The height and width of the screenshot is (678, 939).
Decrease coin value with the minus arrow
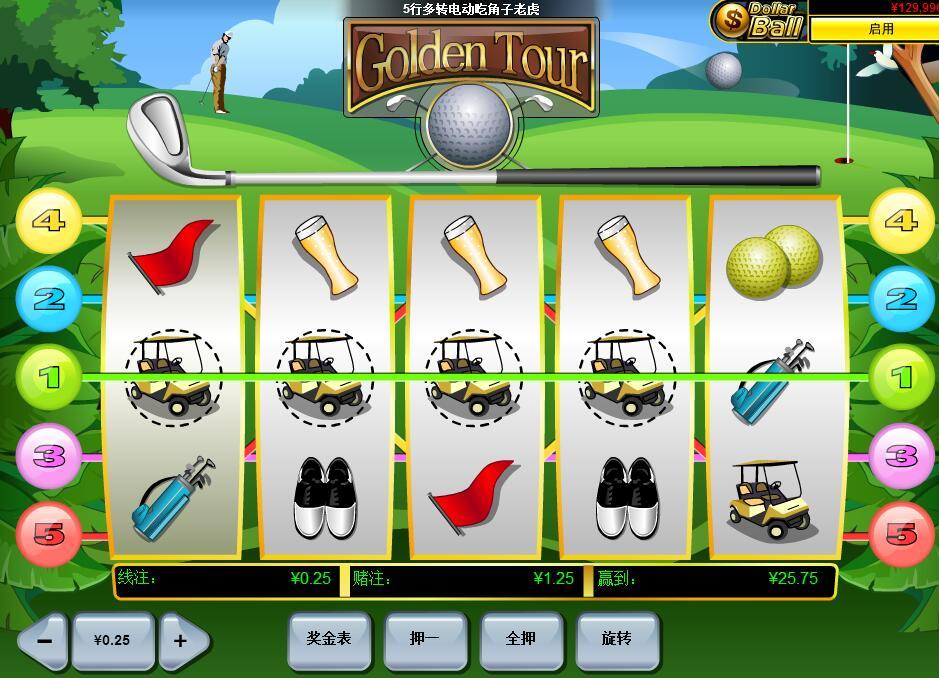(x=43, y=640)
